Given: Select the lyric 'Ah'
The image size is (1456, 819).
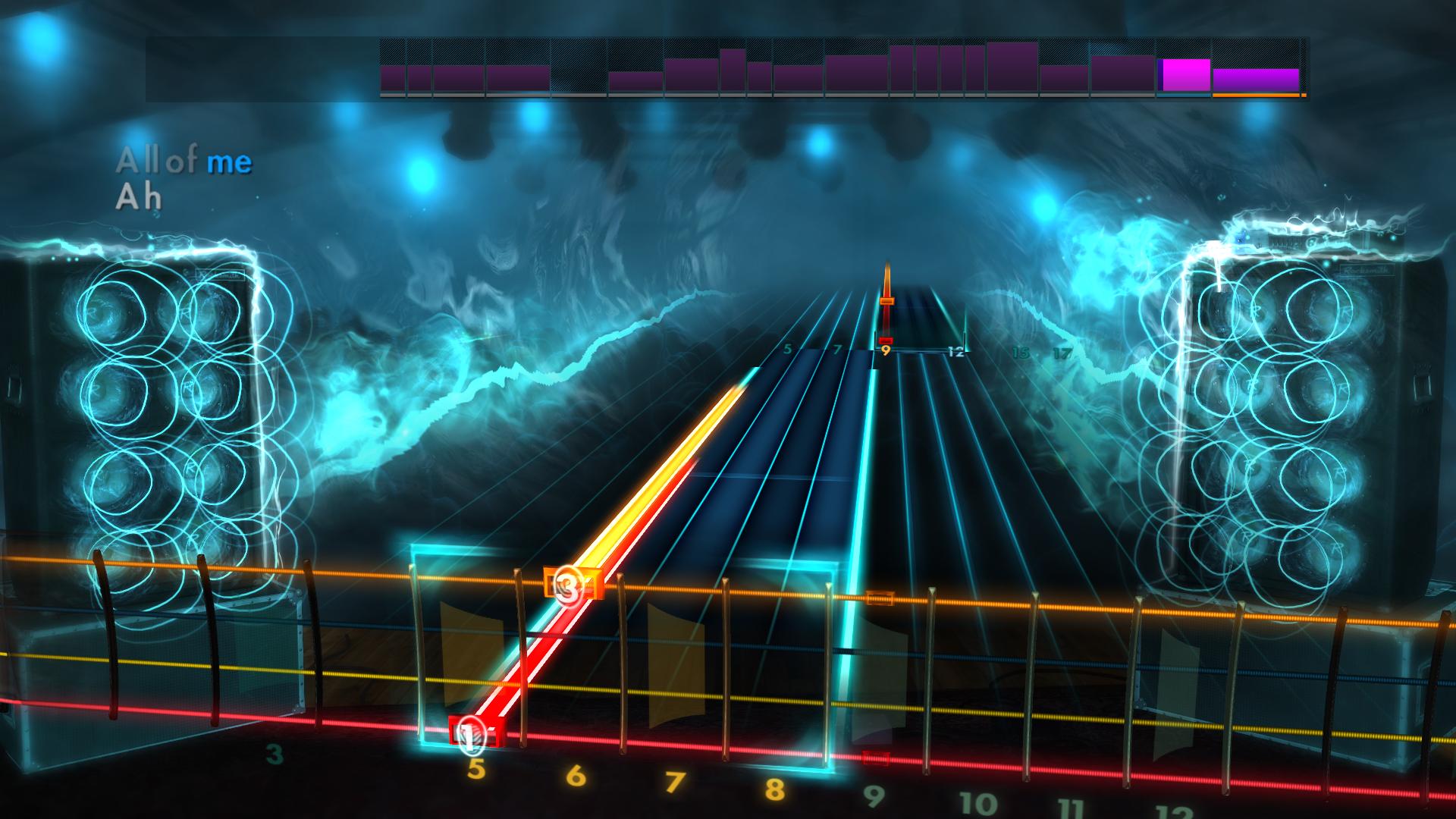Looking at the screenshot, I should coord(140,199).
